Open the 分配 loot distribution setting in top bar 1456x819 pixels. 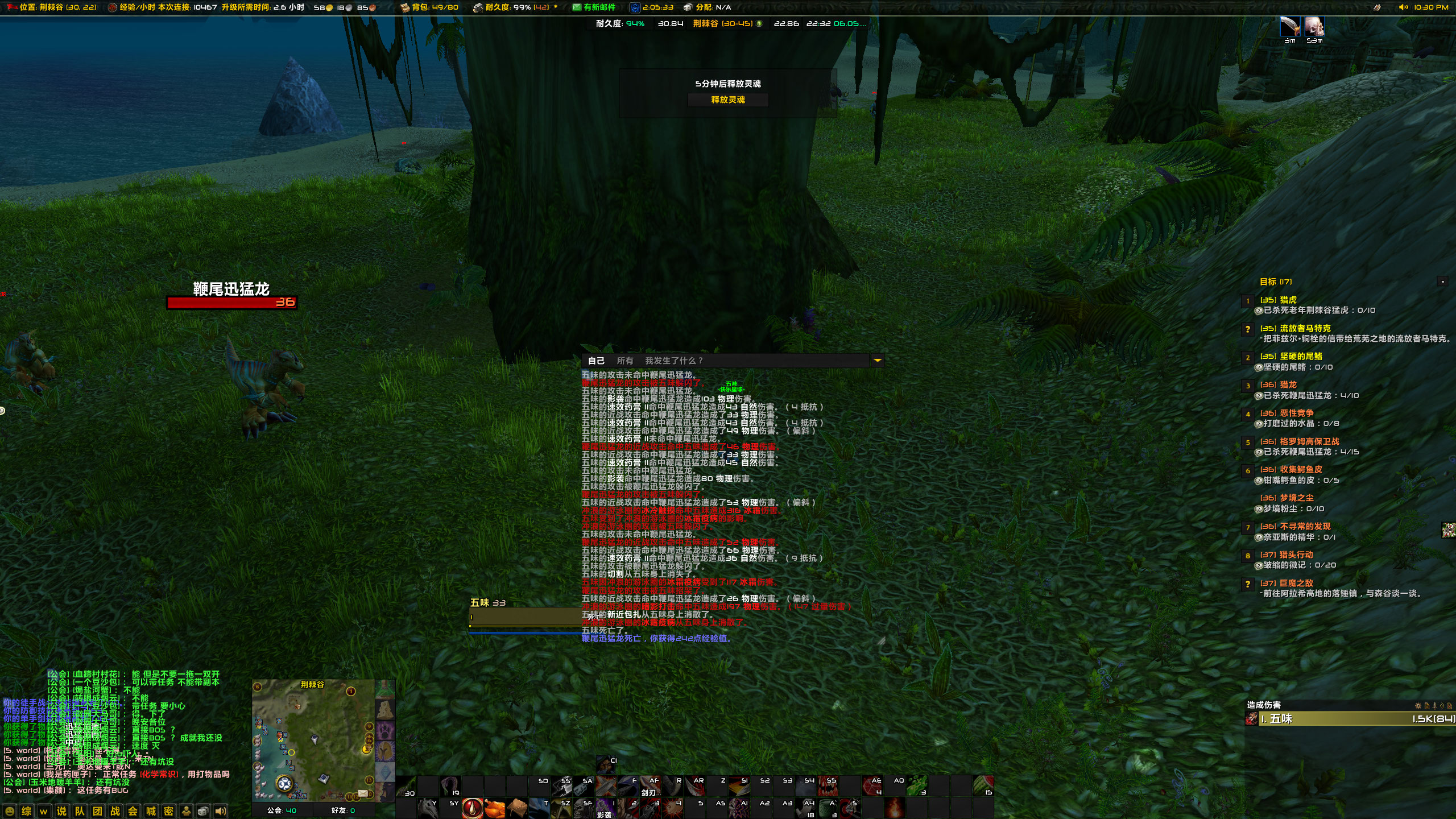point(705,8)
